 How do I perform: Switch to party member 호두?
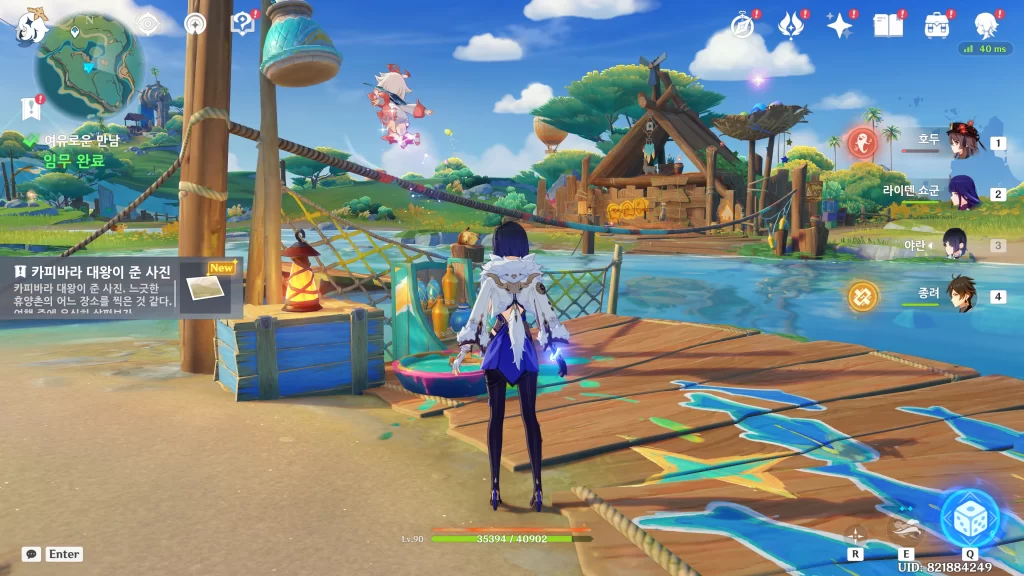tap(963, 143)
